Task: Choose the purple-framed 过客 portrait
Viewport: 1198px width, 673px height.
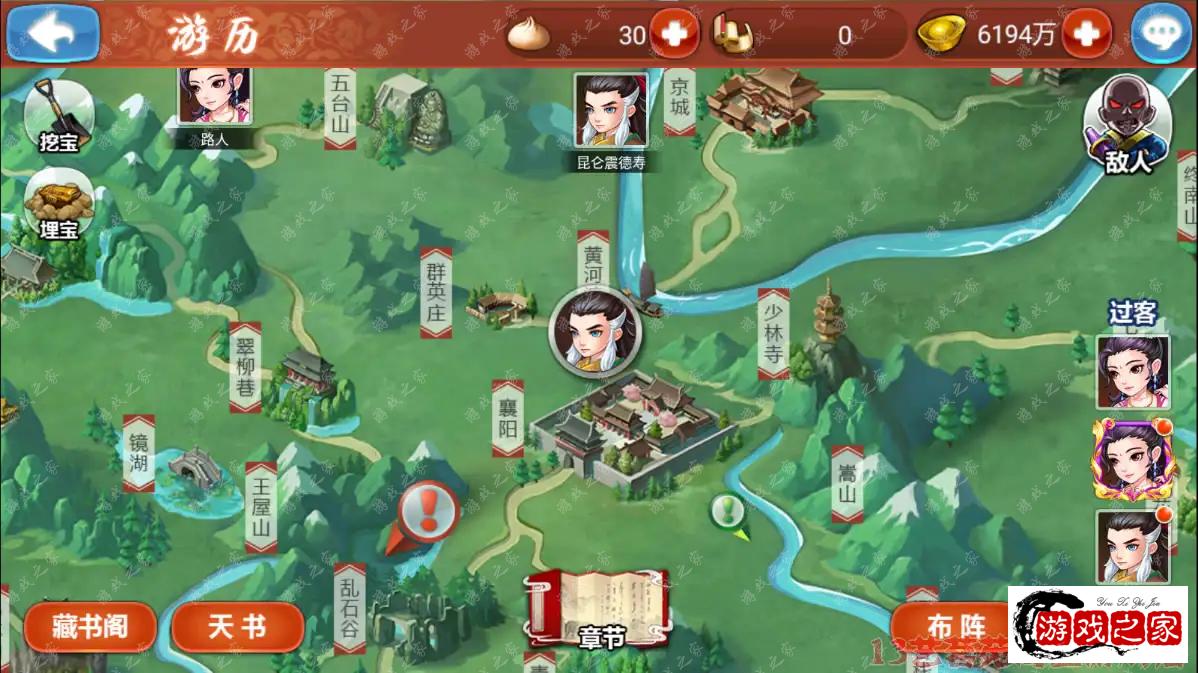Action: tap(1132, 459)
